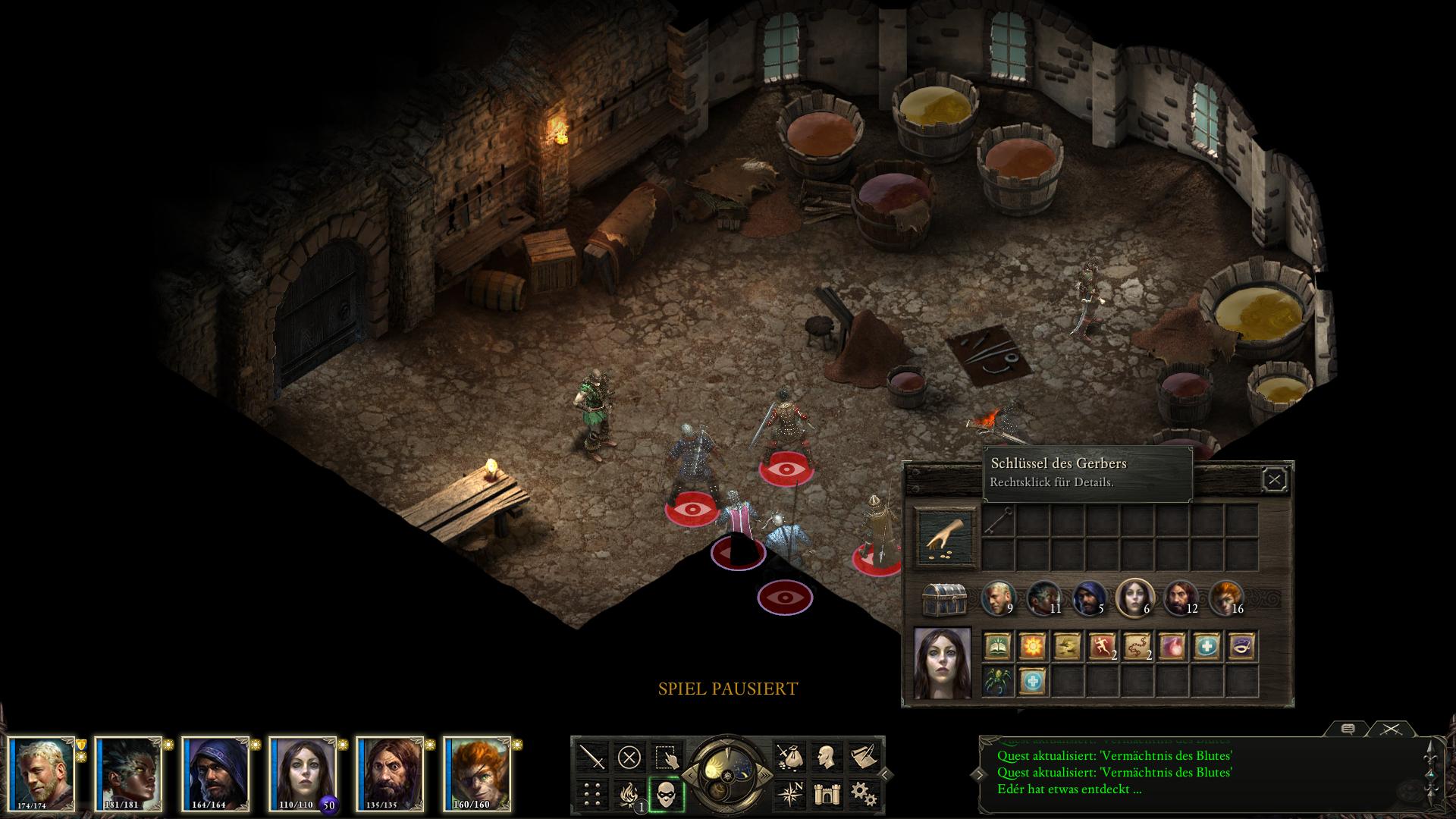Send loot to the stash chest

click(x=944, y=600)
